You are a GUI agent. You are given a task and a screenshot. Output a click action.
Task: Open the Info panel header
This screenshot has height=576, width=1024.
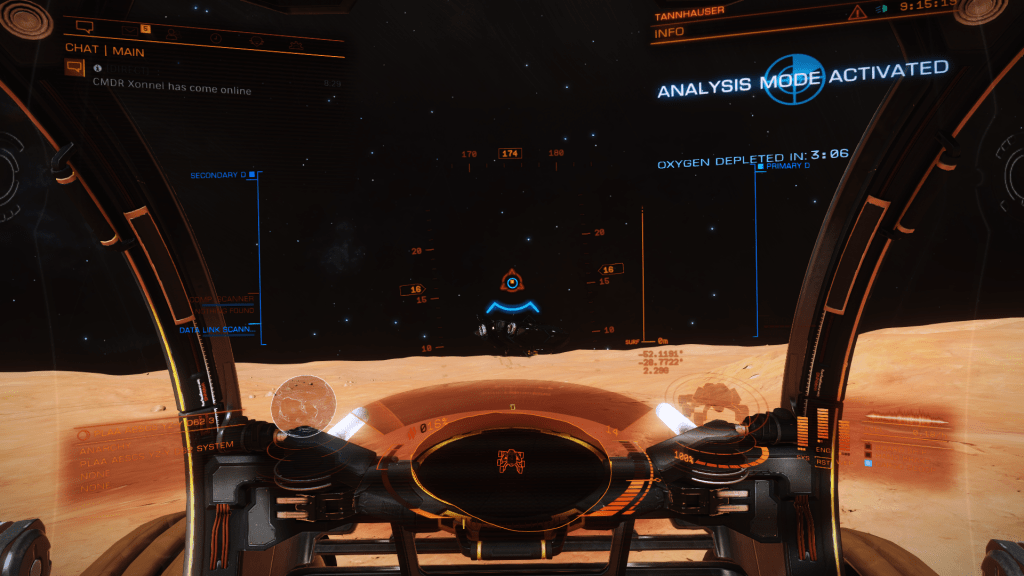[x=670, y=33]
